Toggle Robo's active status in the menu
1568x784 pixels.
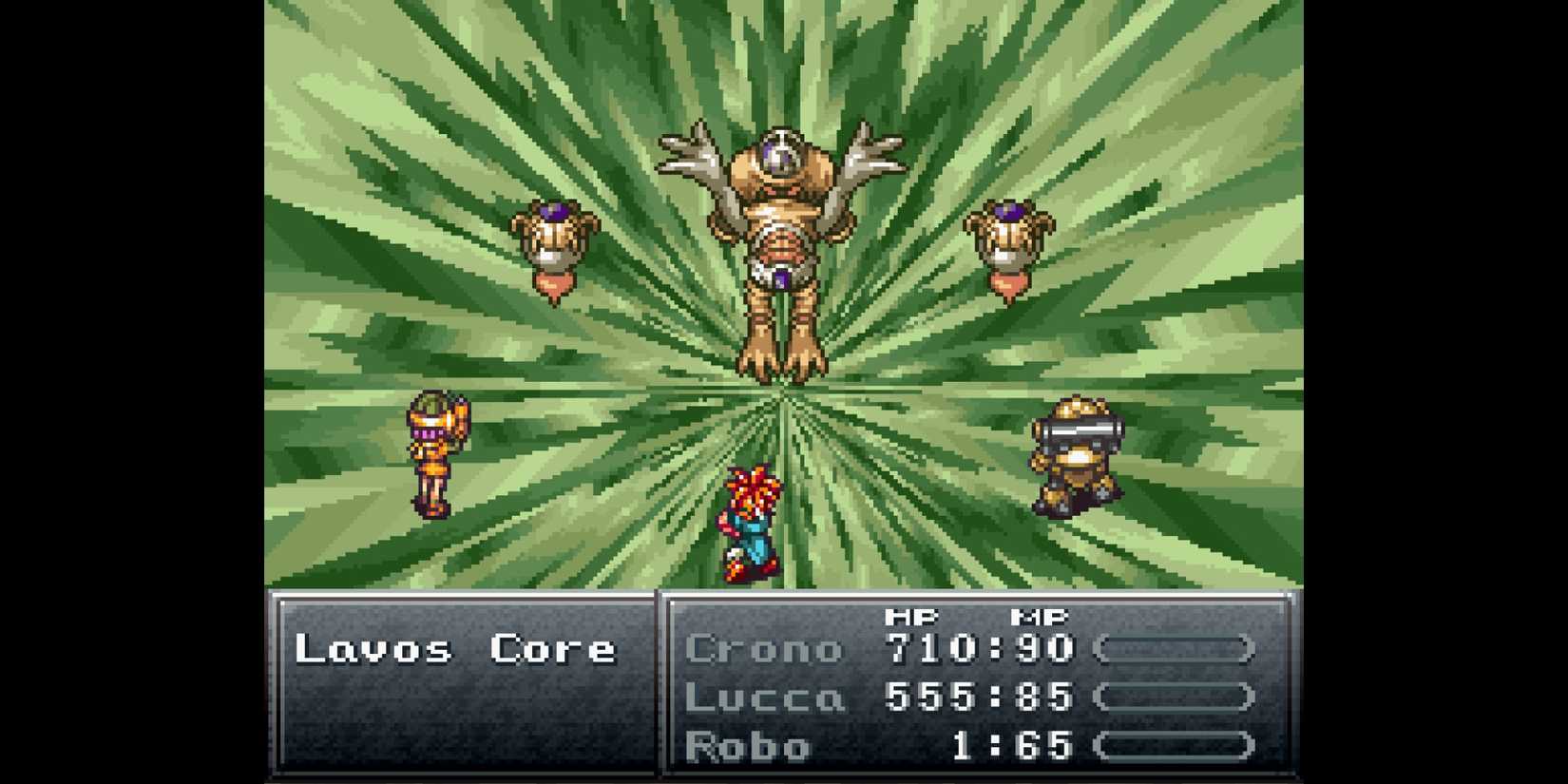751,746
